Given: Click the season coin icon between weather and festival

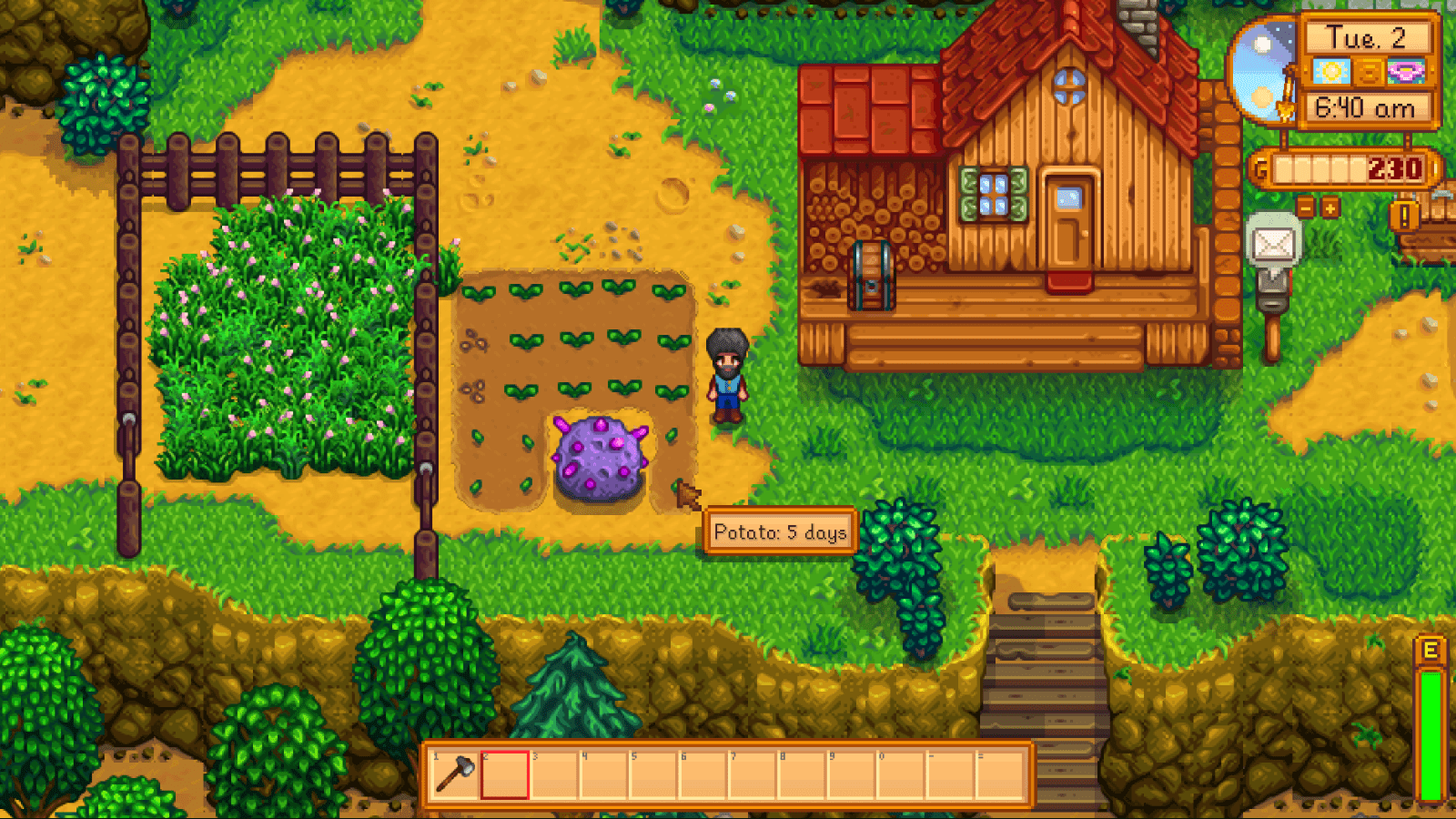Looking at the screenshot, I should pos(1367,71).
